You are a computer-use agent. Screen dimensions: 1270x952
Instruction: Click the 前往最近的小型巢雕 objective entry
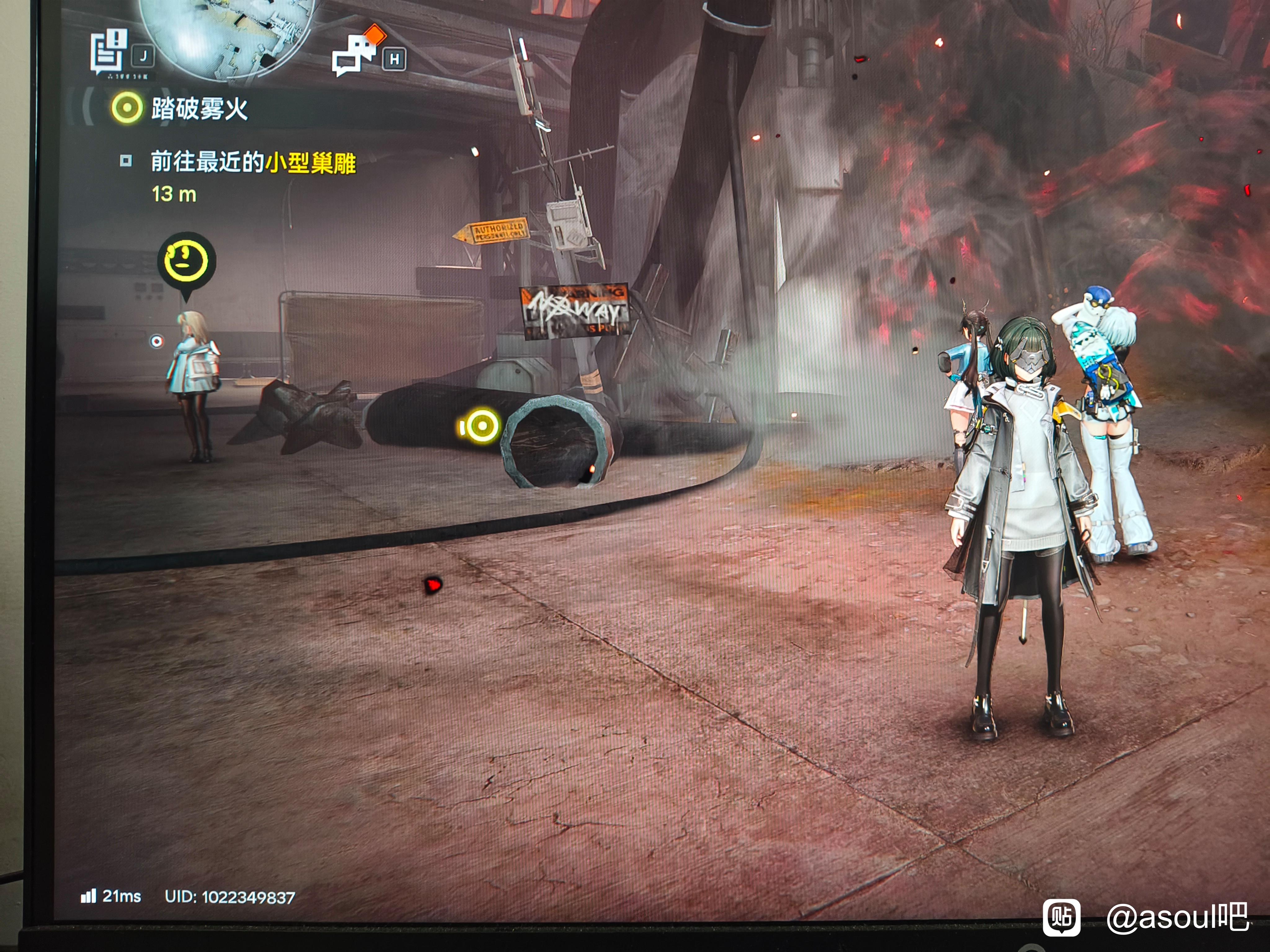coord(253,163)
